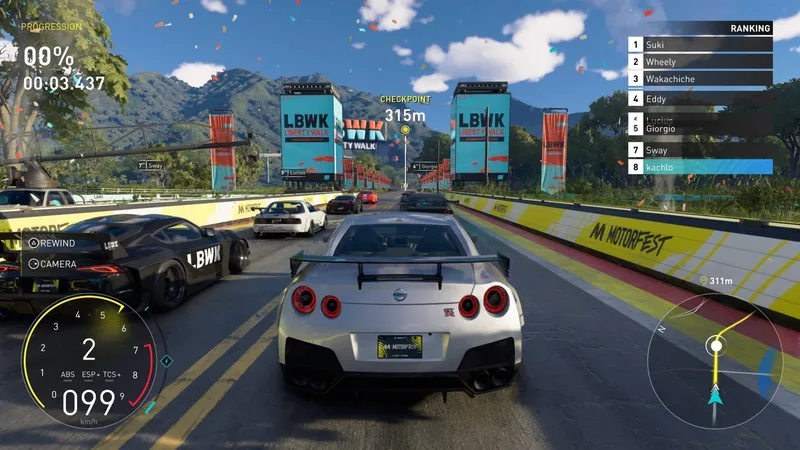
Task: Click the Ranking header
Action: coord(750,29)
